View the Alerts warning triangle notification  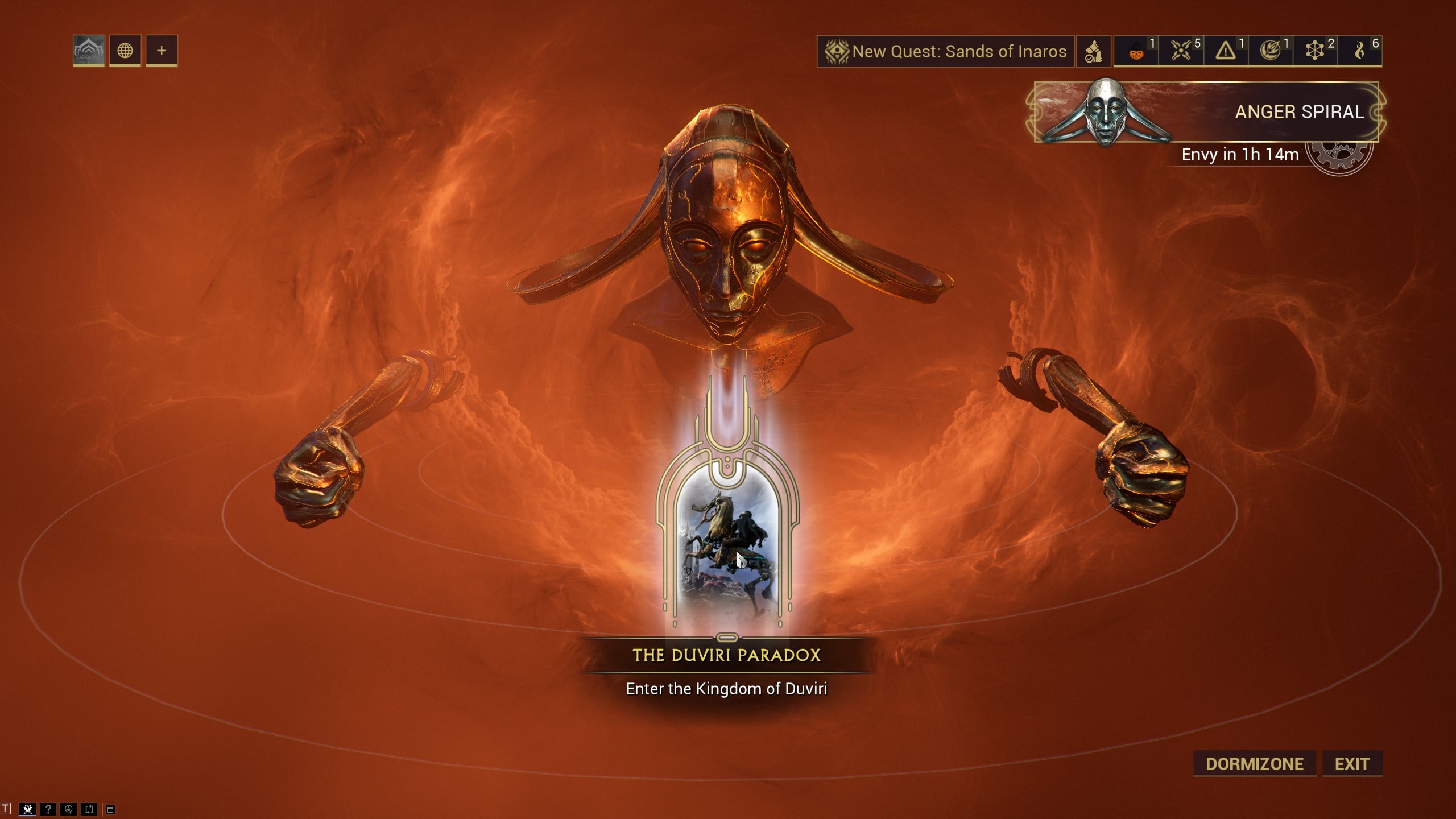coord(1226,51)
